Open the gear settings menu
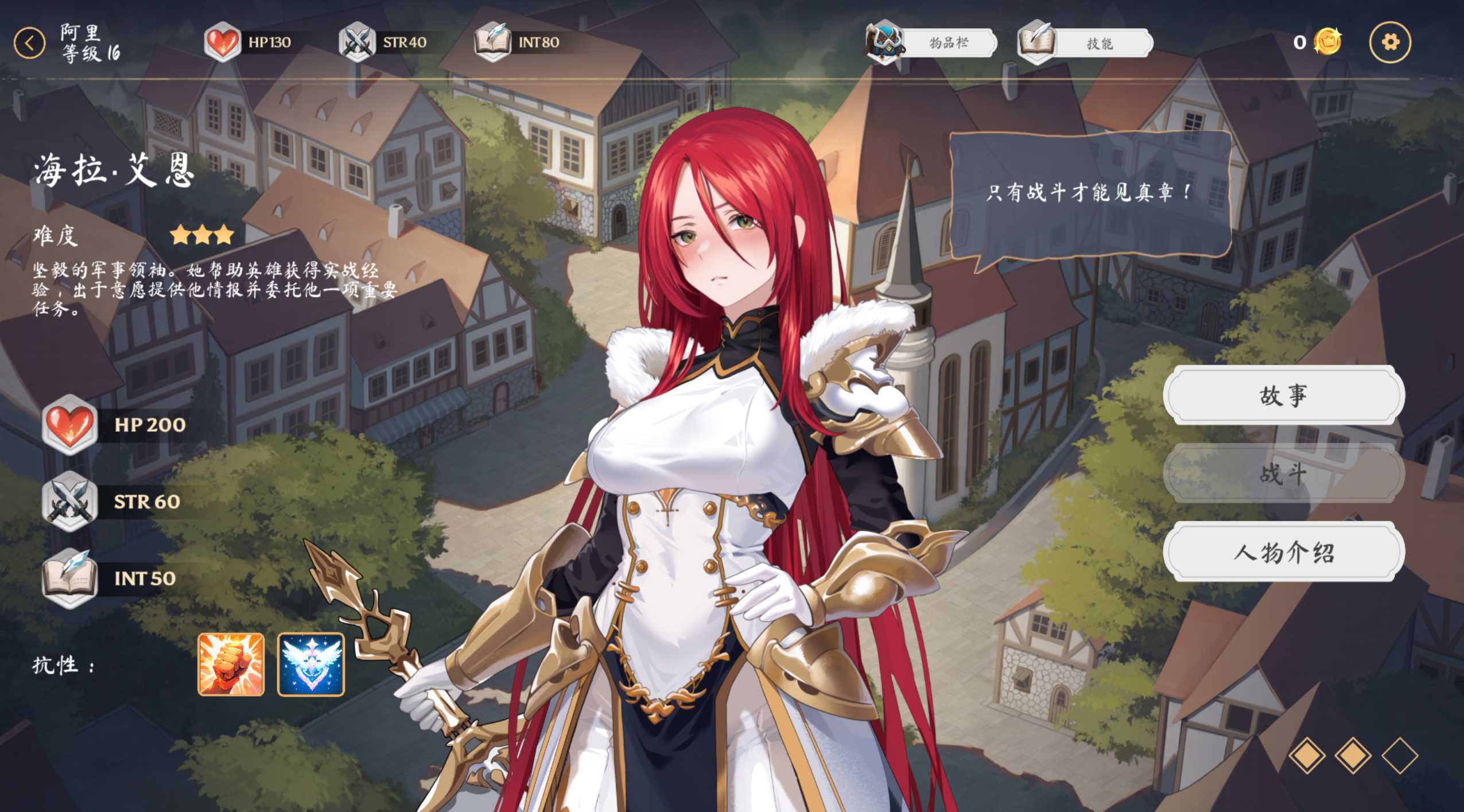This screenshot has height=812, width=1464. 1389,42
